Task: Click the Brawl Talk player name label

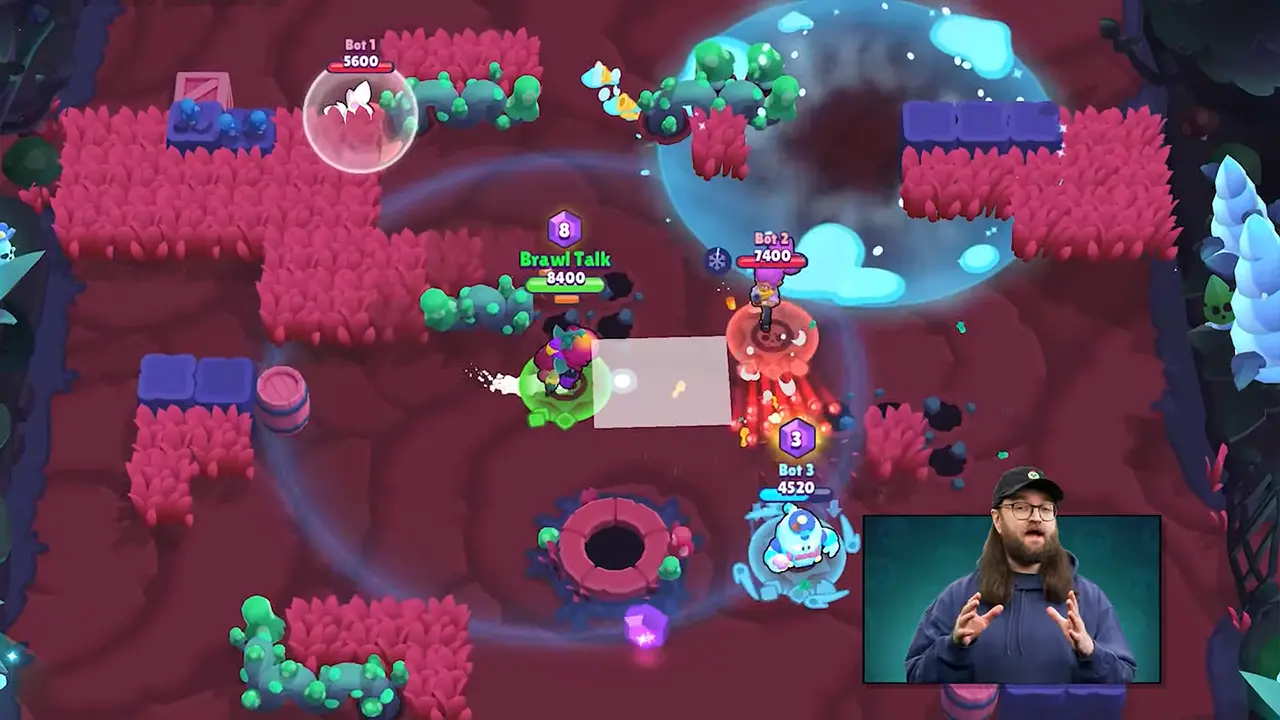Action: [x=565, y=258]
